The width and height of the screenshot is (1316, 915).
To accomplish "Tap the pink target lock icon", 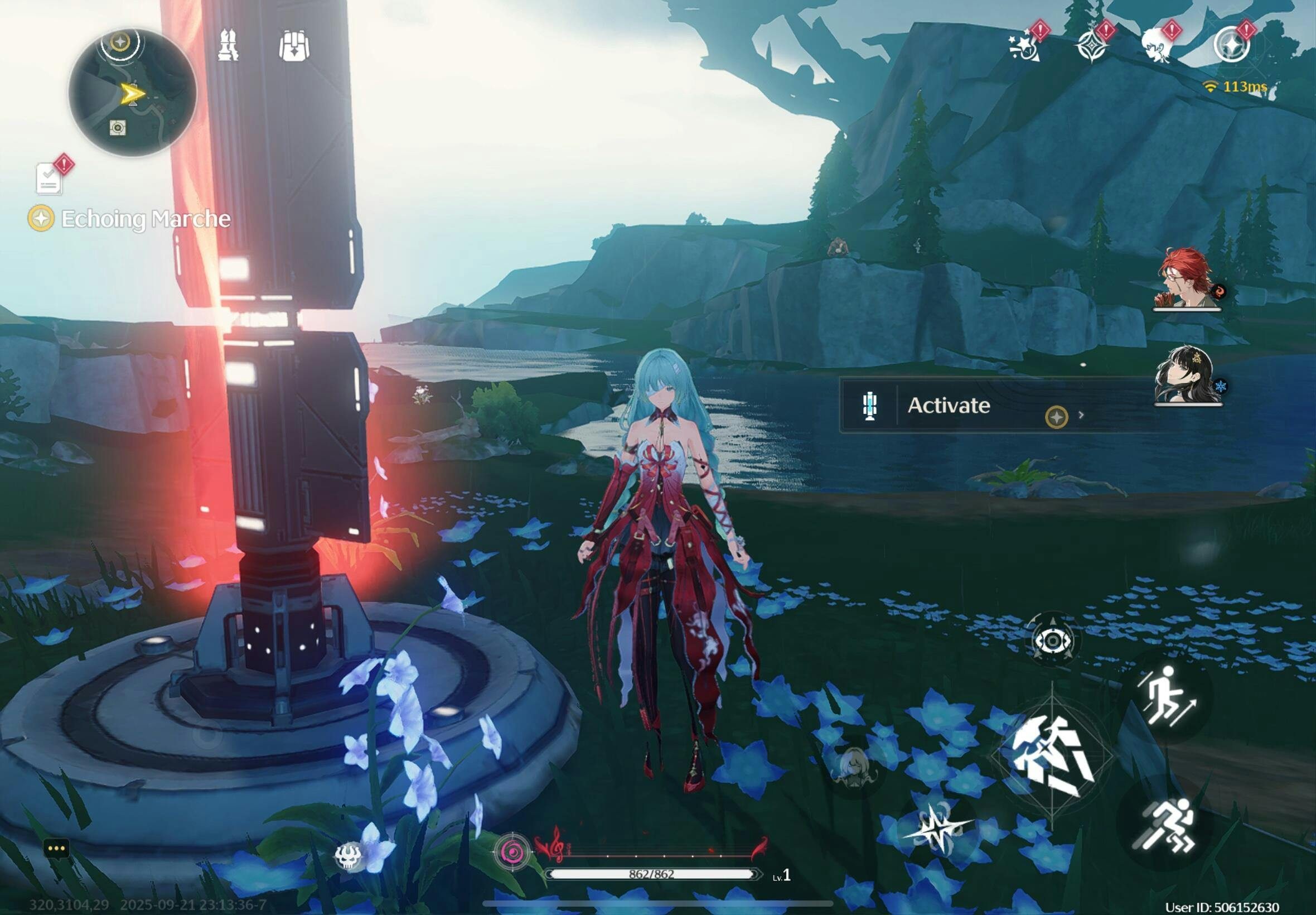I will (x=511, y=853).
